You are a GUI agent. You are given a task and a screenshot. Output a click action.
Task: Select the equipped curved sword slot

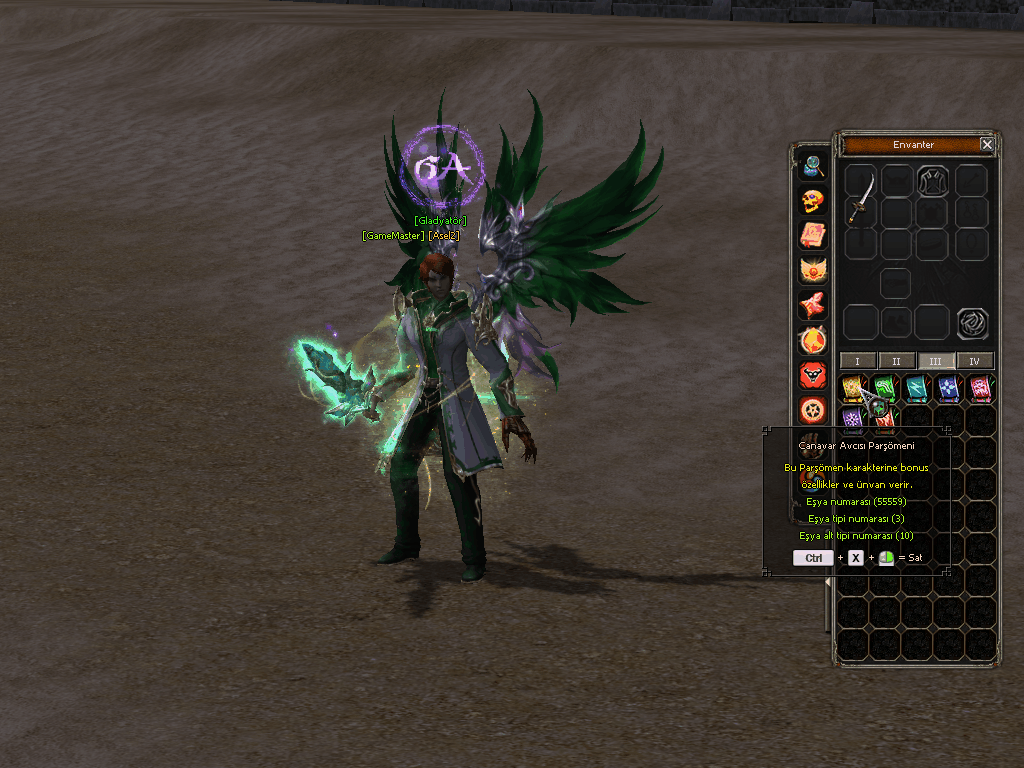pos(861,198)
